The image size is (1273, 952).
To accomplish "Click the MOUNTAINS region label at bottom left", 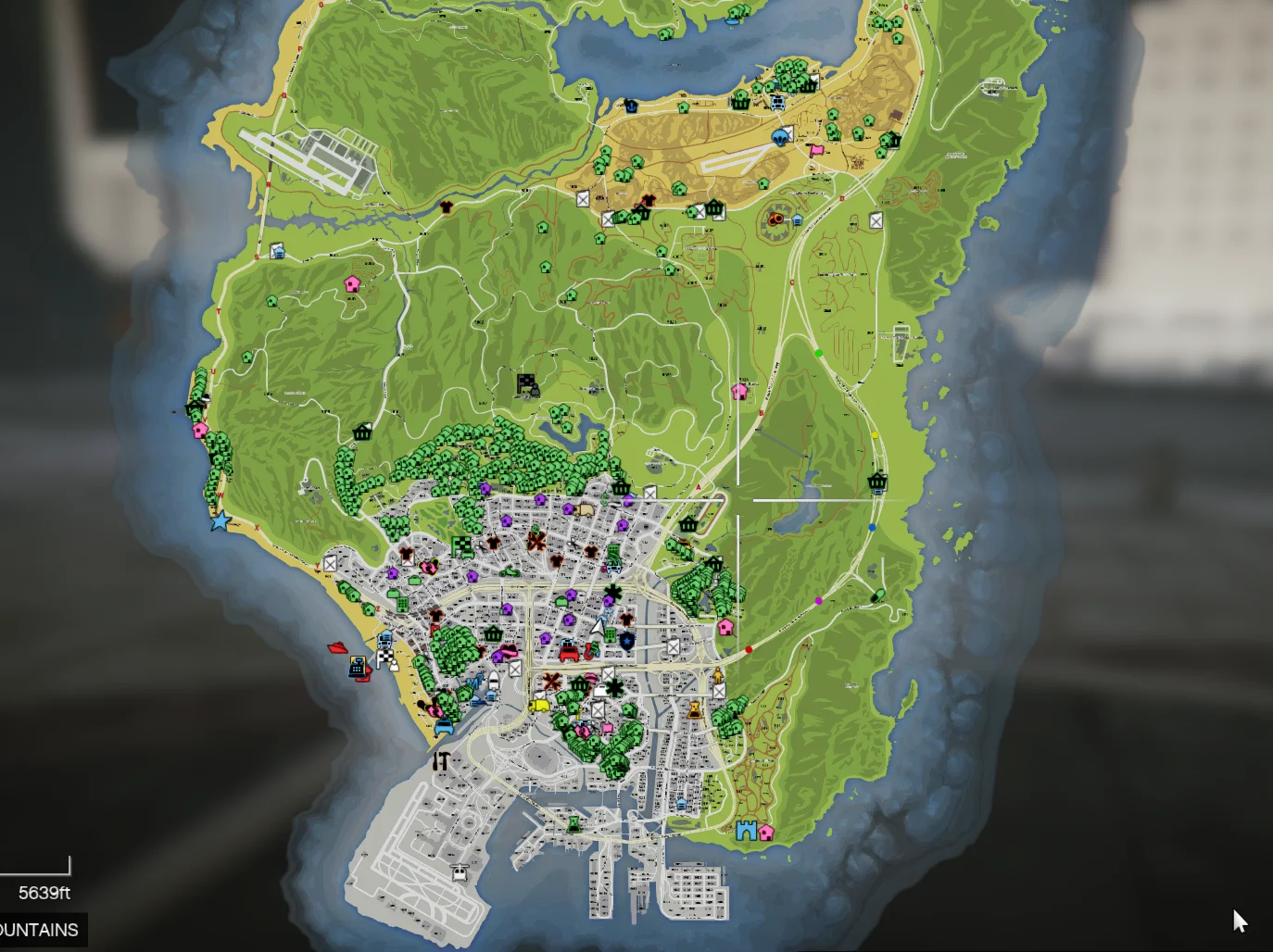I will click(x=39, y=930).
